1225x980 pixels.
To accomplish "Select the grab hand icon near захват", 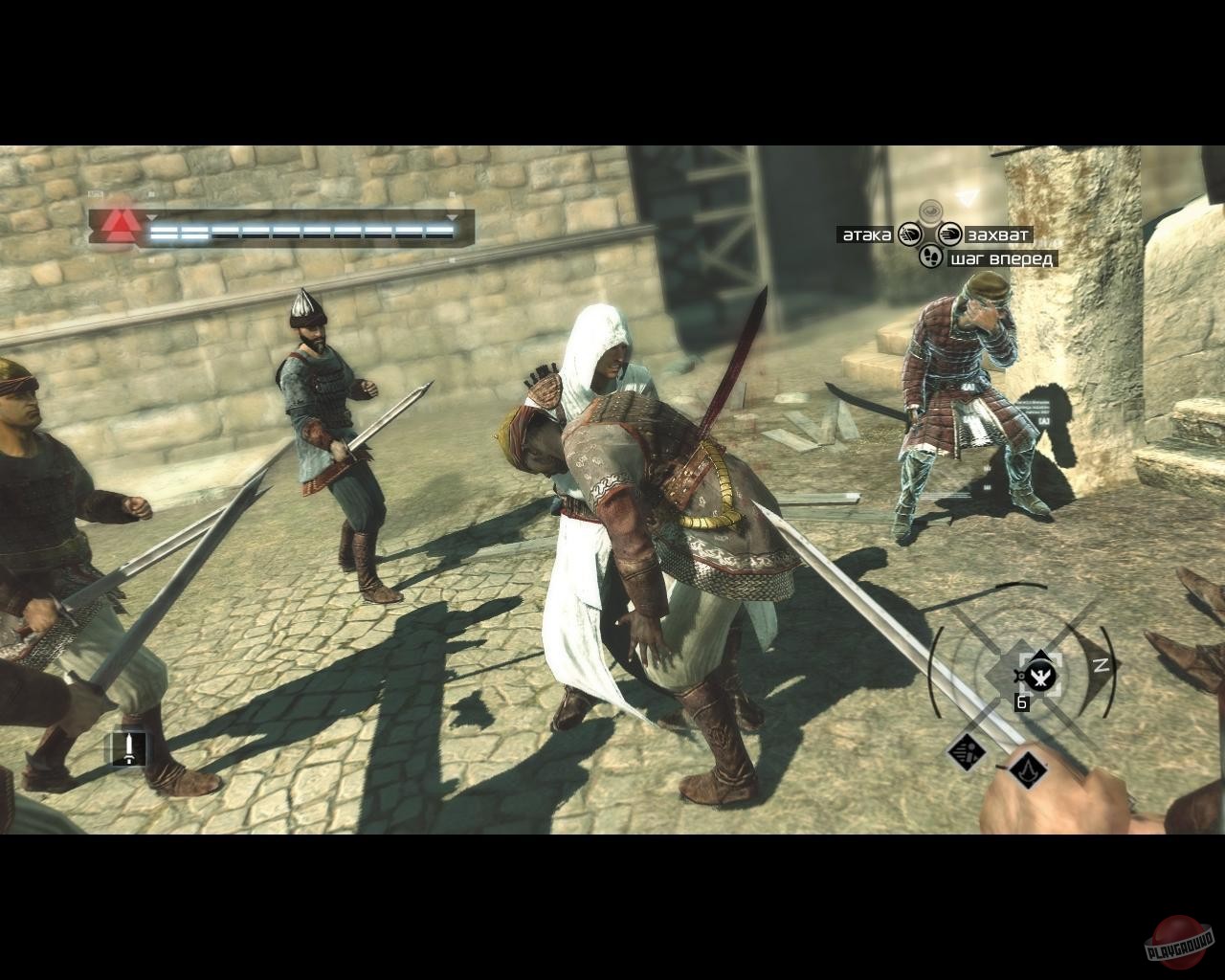I will tap(949, 234).
